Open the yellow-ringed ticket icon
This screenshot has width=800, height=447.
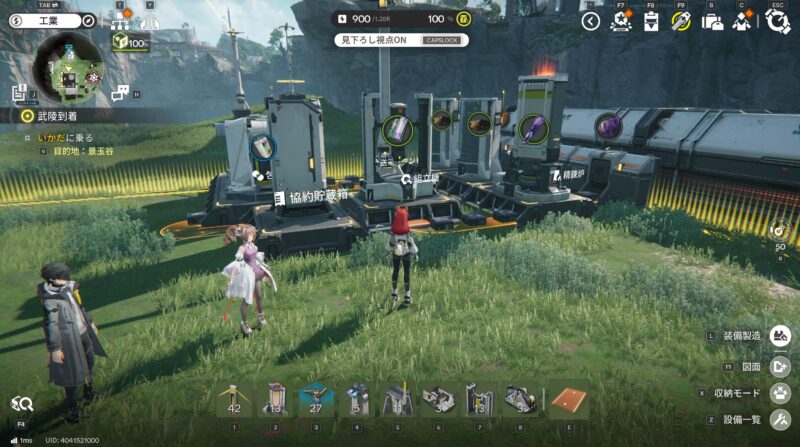point(682,21)
